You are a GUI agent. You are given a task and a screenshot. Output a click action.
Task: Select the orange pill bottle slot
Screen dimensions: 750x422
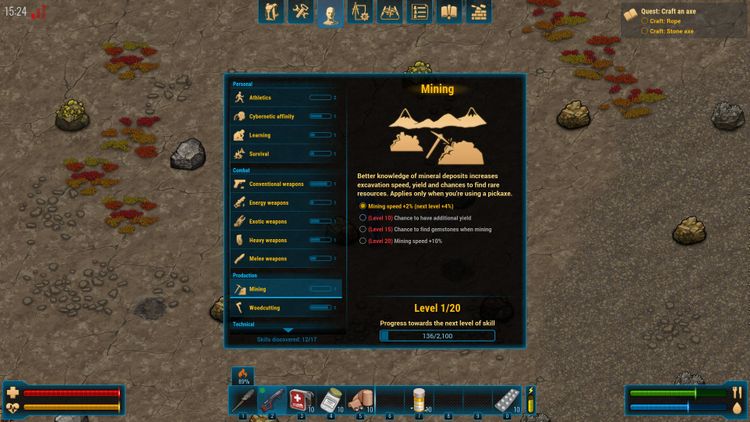click(x=420, y=400)
